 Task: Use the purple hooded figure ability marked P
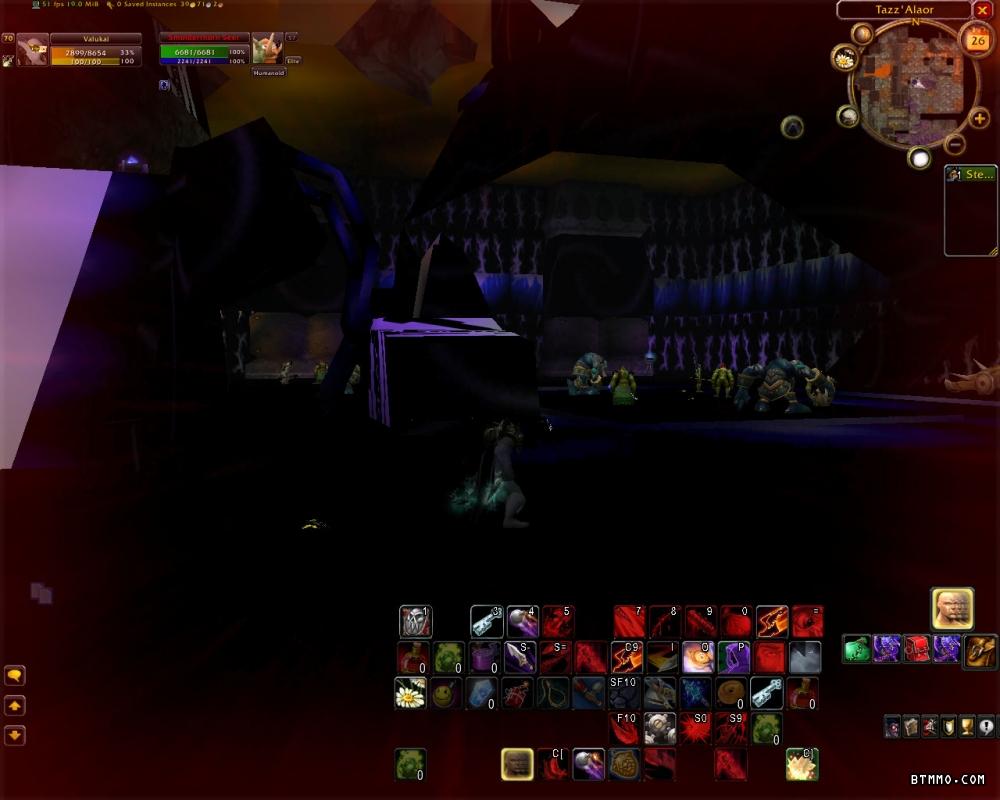pyautogui.click(x=733, y=657)
